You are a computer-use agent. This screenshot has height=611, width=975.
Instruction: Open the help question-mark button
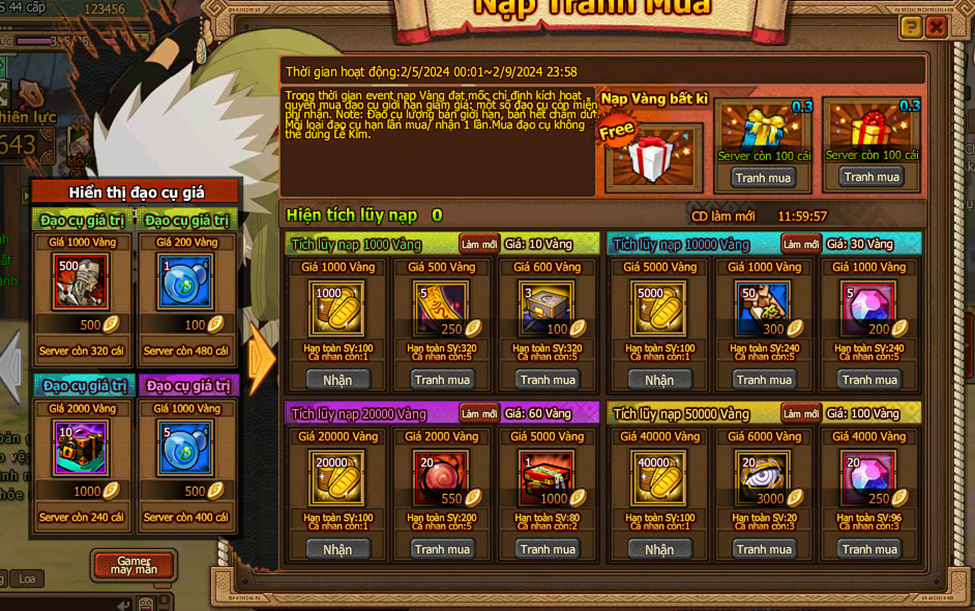910,27
